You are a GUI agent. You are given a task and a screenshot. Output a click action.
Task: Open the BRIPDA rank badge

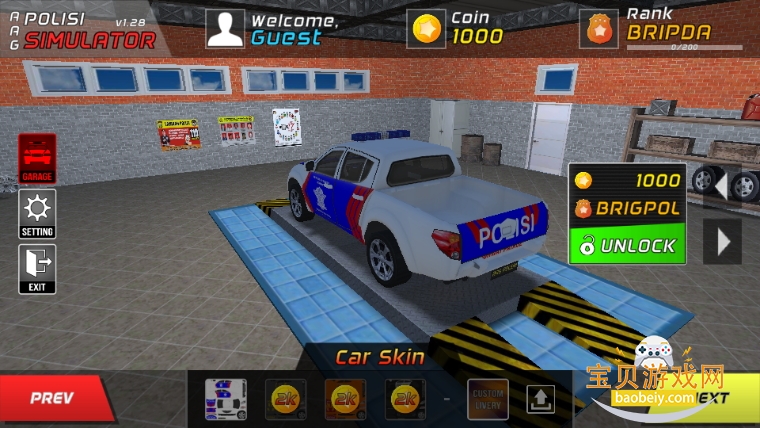pos(600,29)
